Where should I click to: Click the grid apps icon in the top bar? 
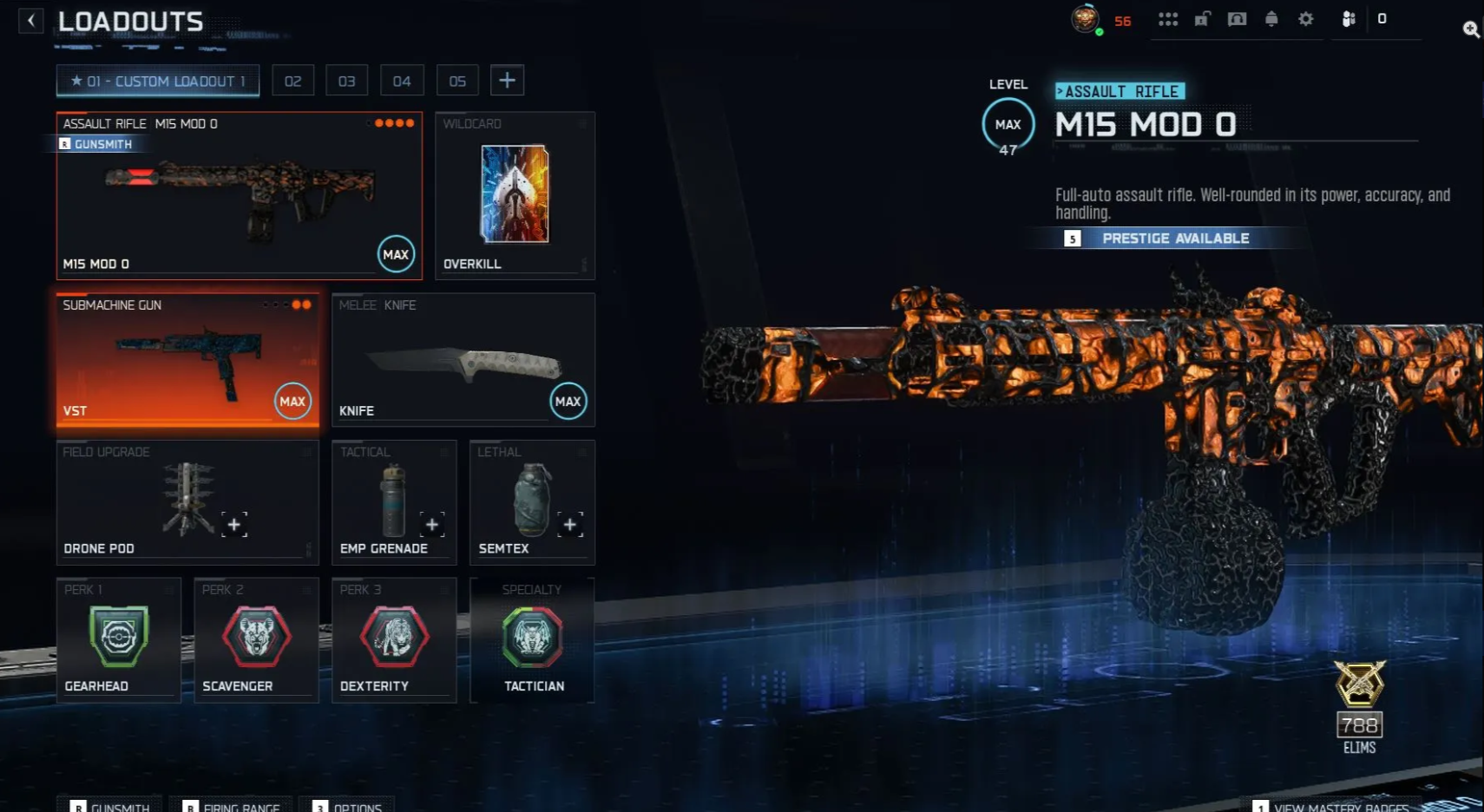click(x=1169, y=18)
